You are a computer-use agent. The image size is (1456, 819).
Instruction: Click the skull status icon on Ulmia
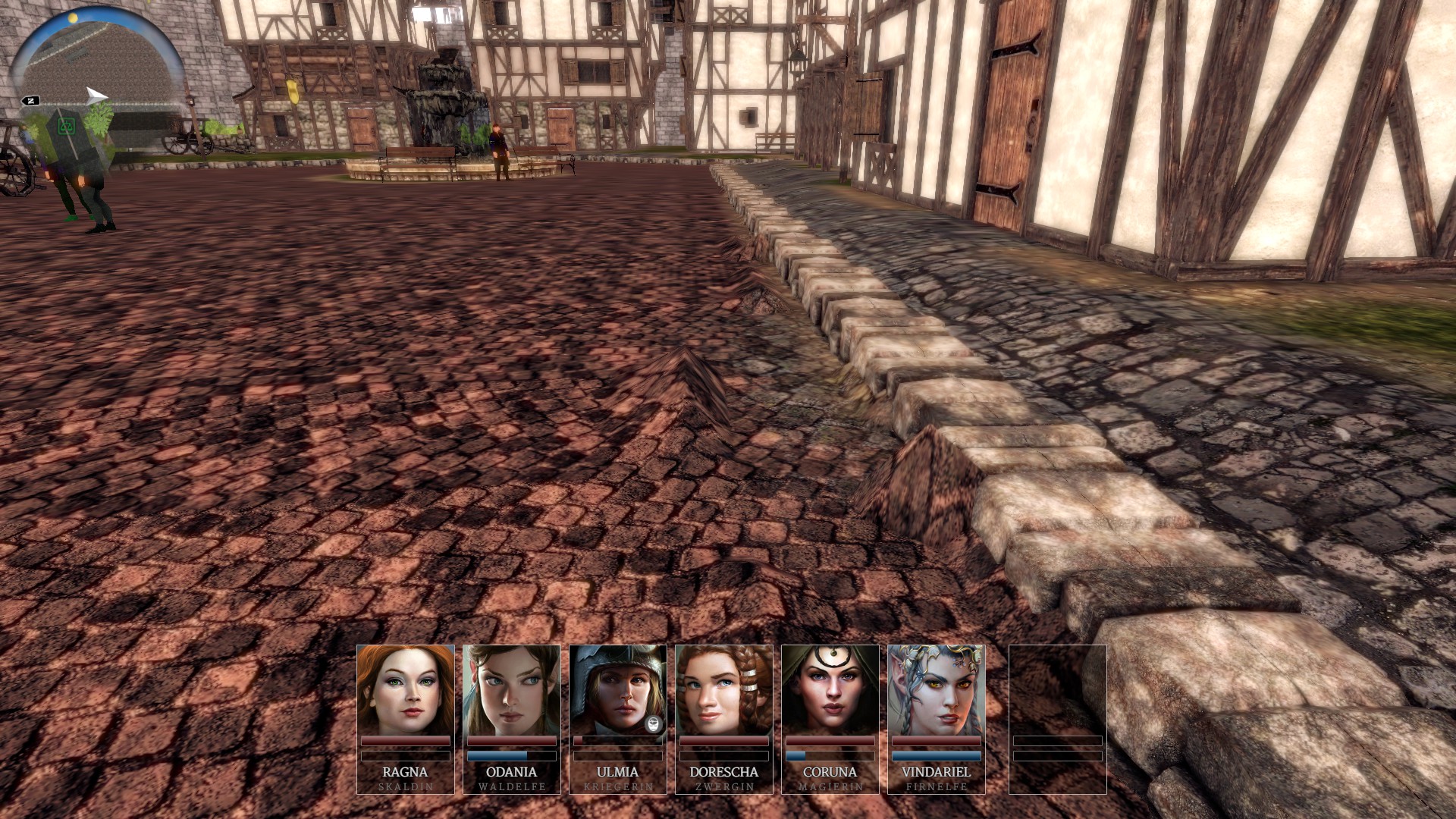654,723
